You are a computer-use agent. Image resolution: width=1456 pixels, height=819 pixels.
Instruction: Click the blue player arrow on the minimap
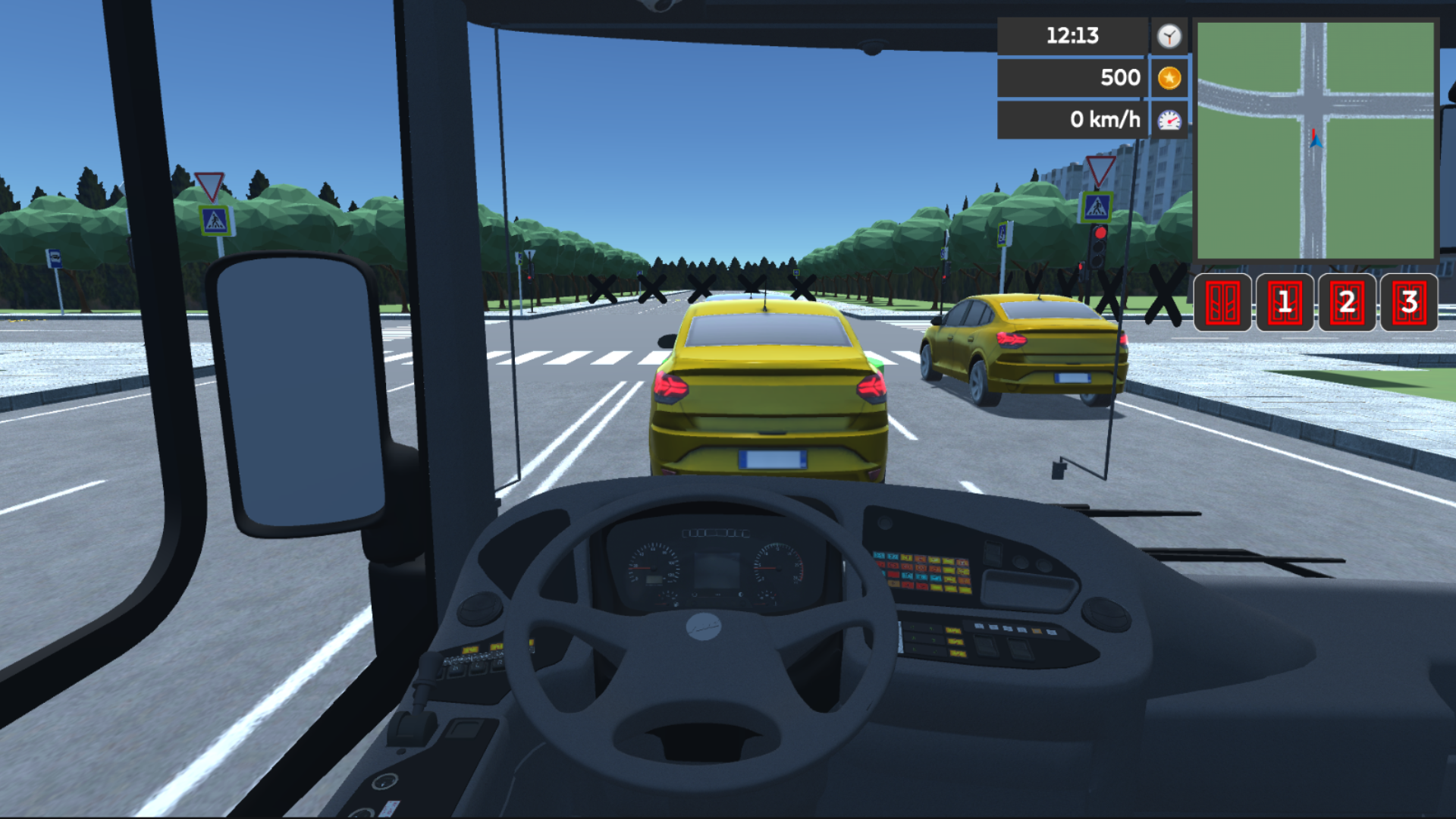tap(1315, 140)
